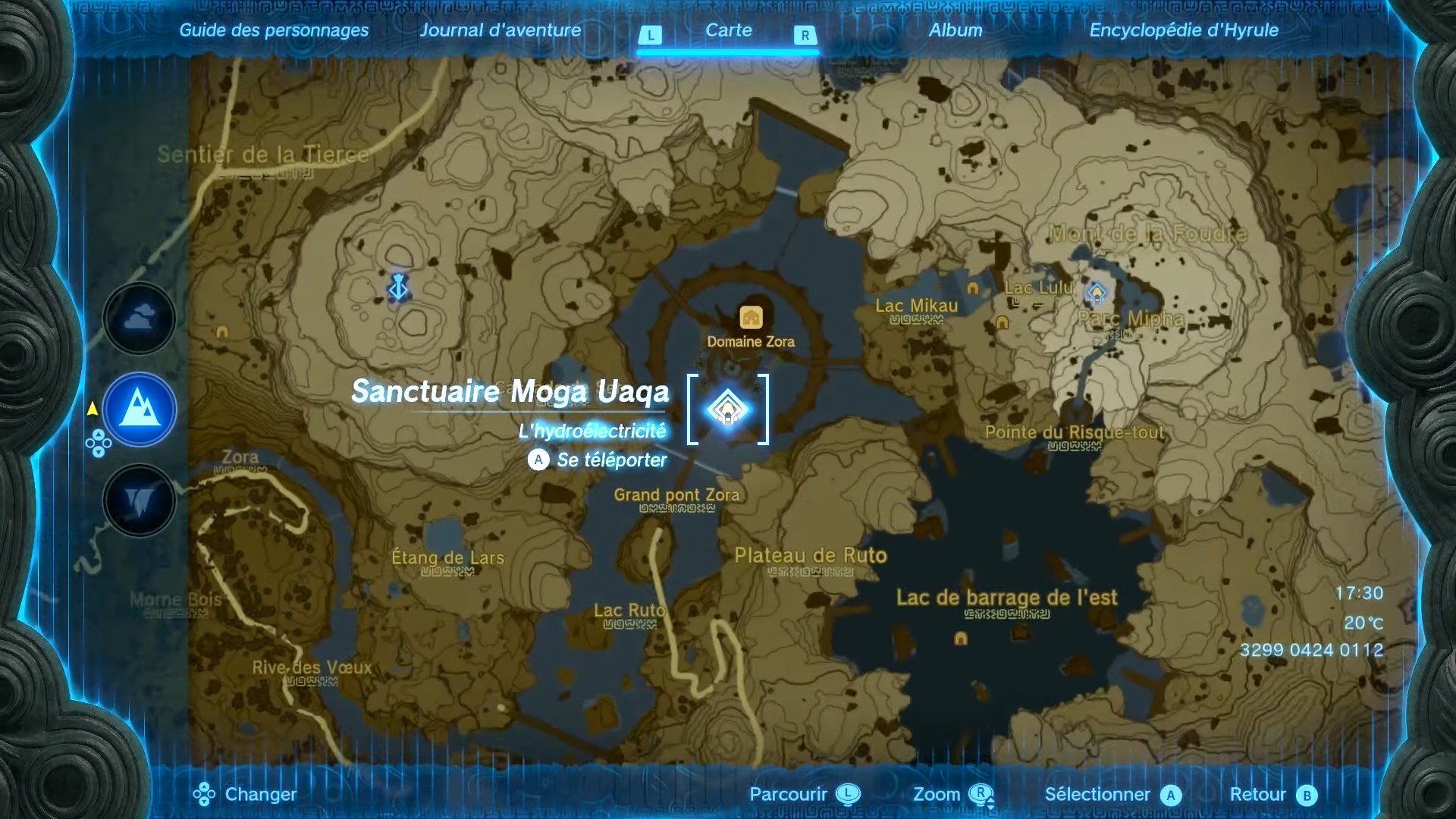
Task: Open the Encyclopédie d'Hyrule tab
Action: (1184, 30)
